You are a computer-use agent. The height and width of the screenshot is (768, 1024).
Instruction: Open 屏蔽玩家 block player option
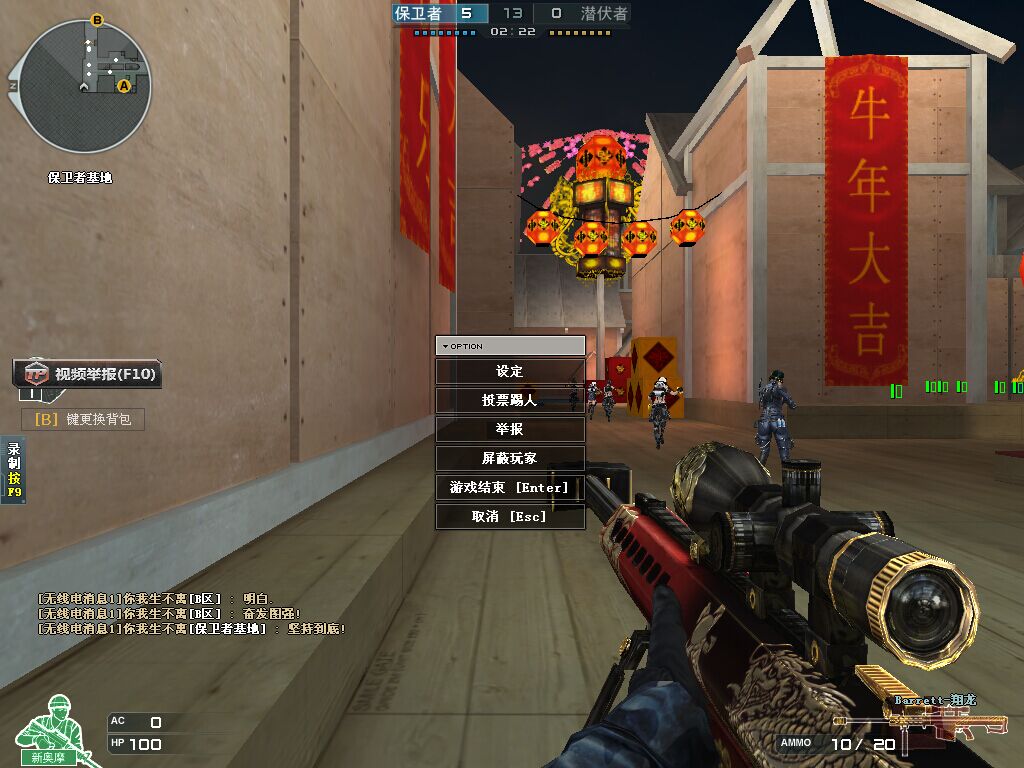click(x=510, y=458)
